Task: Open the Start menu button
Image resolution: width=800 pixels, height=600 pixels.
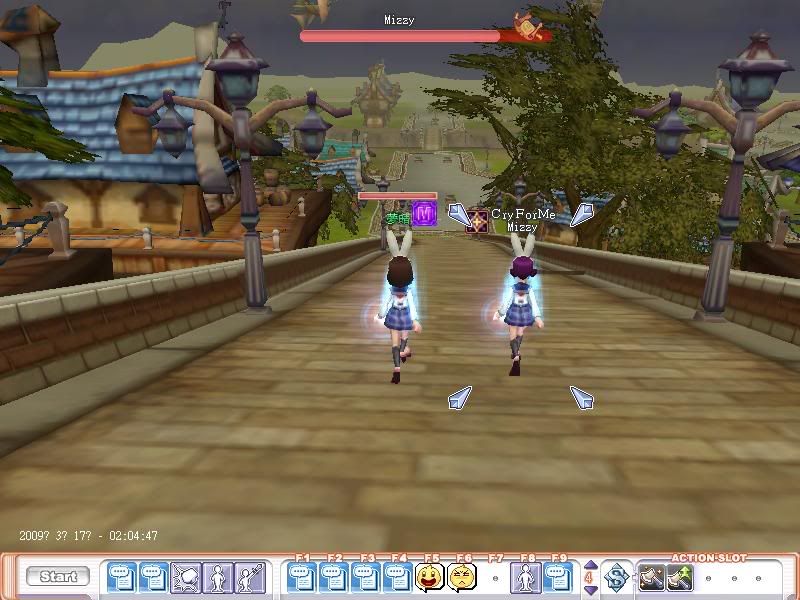Action: (58, 576)
